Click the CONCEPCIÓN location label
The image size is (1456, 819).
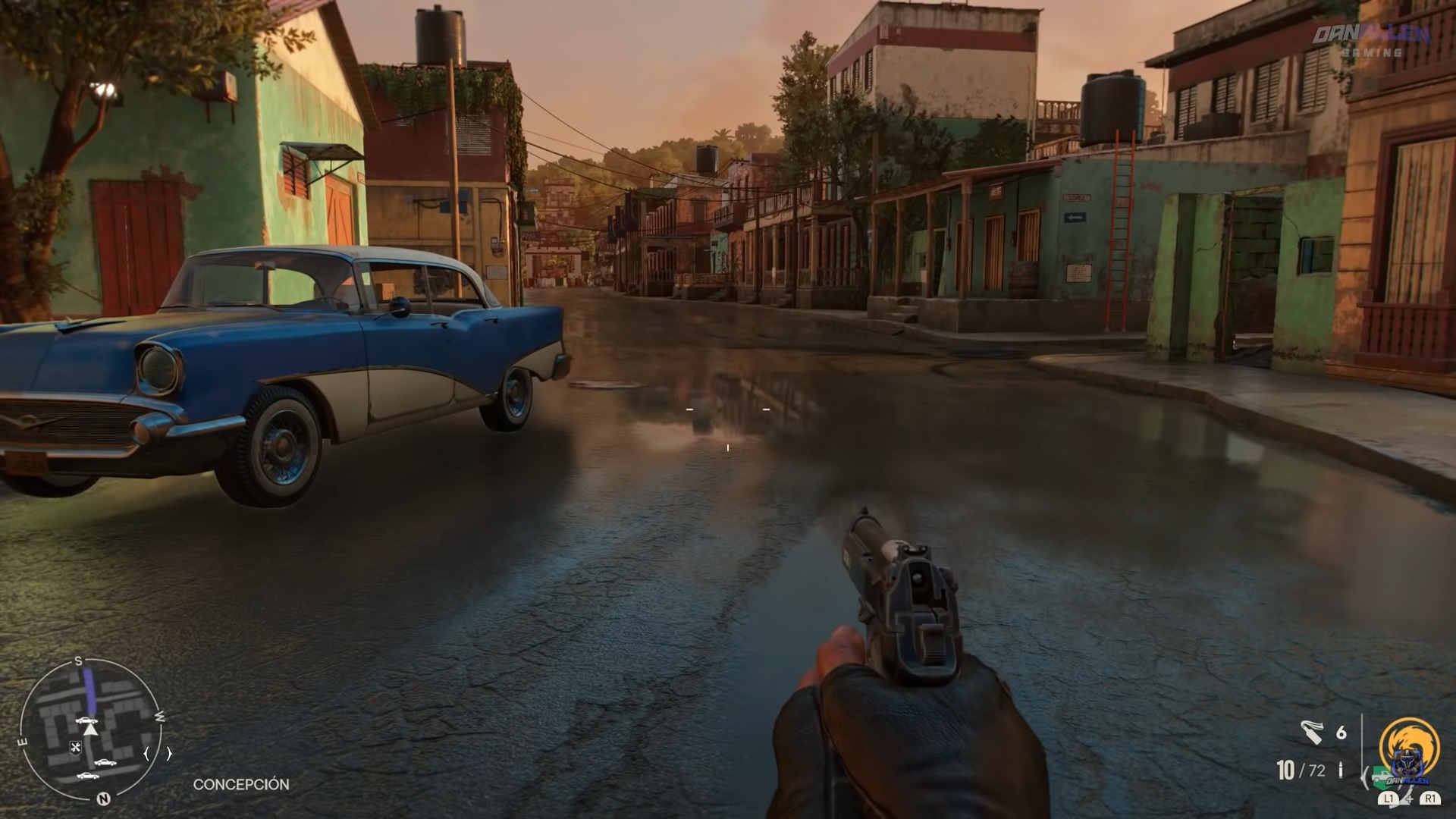click(x=243, y=785)
